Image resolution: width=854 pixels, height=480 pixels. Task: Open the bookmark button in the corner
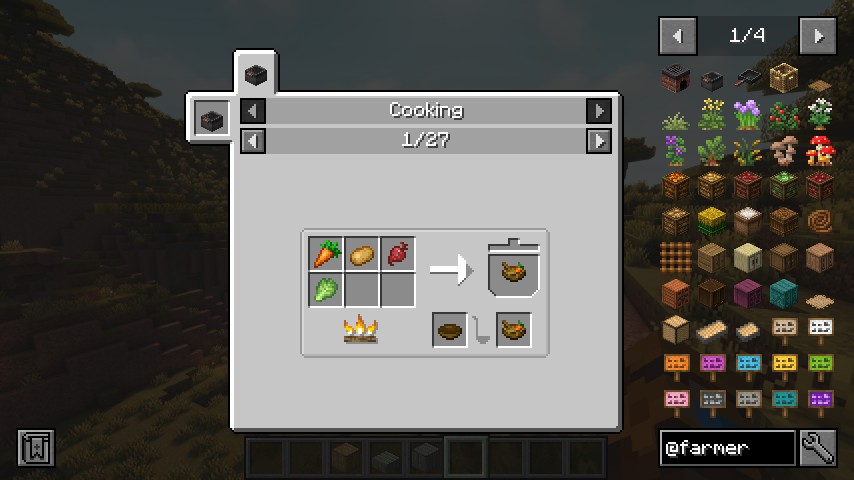click(36, 448)
